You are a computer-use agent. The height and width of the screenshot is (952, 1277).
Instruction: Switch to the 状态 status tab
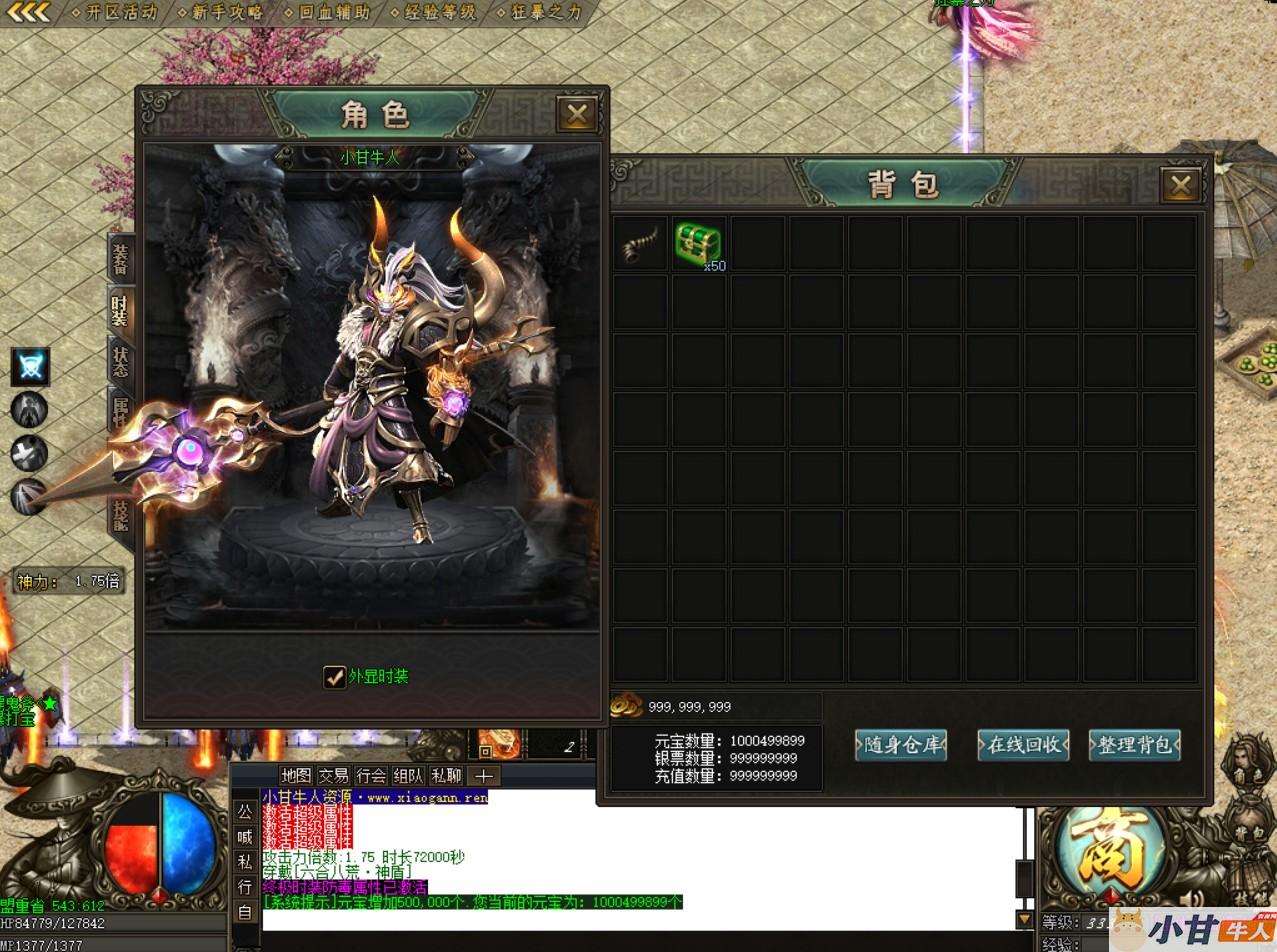[x=120, y=361]
